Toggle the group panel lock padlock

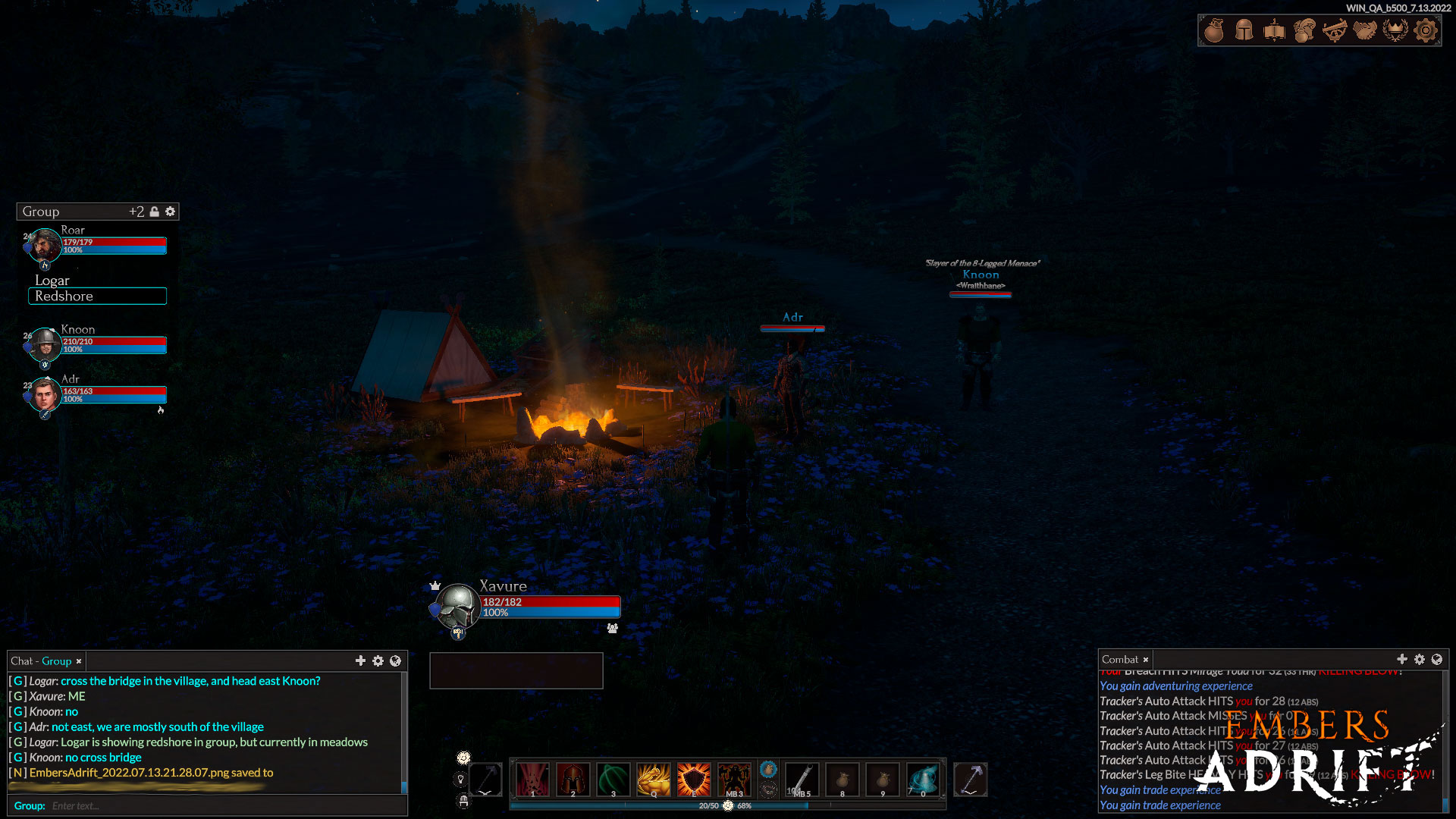155,212
